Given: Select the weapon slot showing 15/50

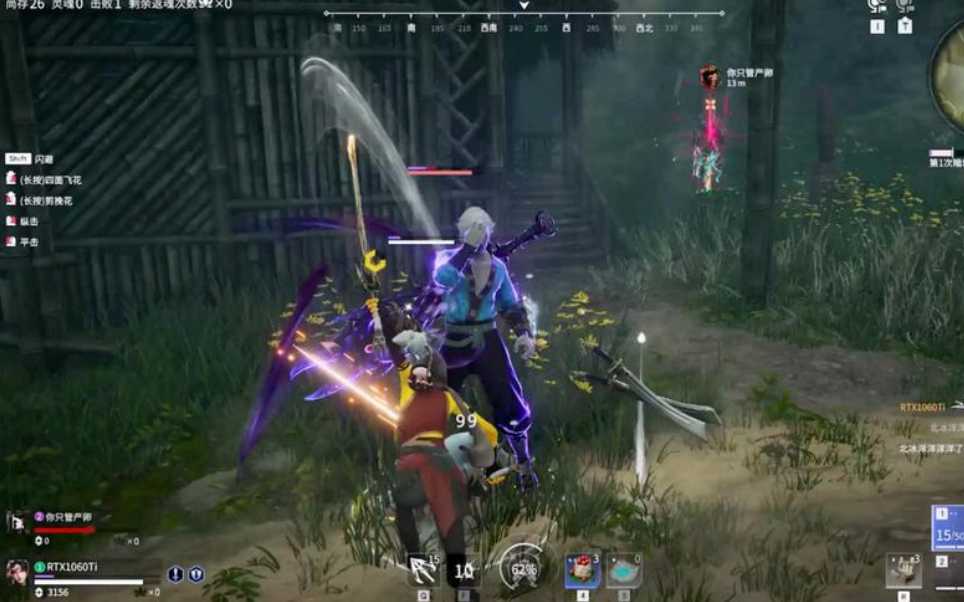Looking at the screenshot, I should point(948,528).
